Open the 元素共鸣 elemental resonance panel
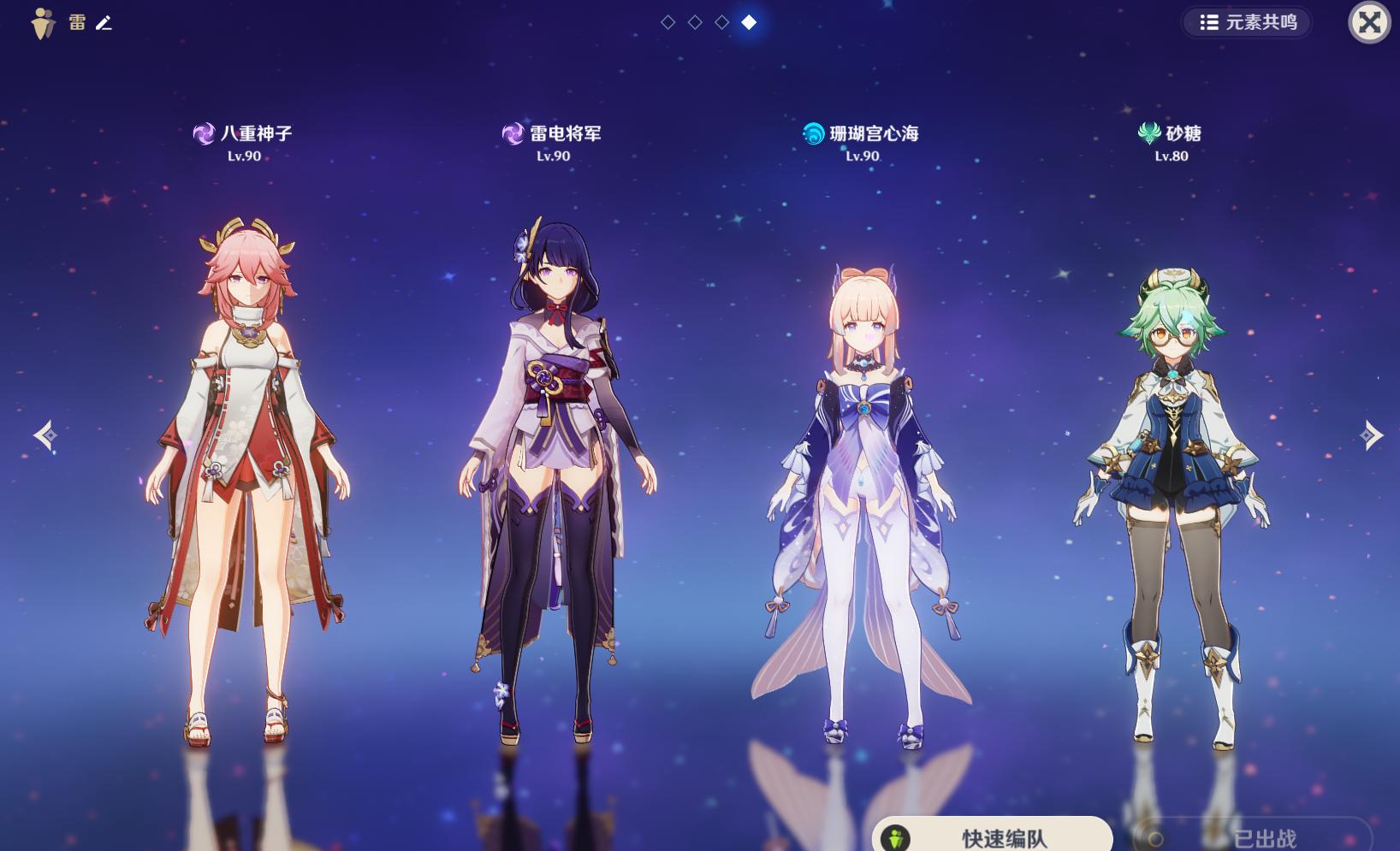 [x=1248, y=22]
